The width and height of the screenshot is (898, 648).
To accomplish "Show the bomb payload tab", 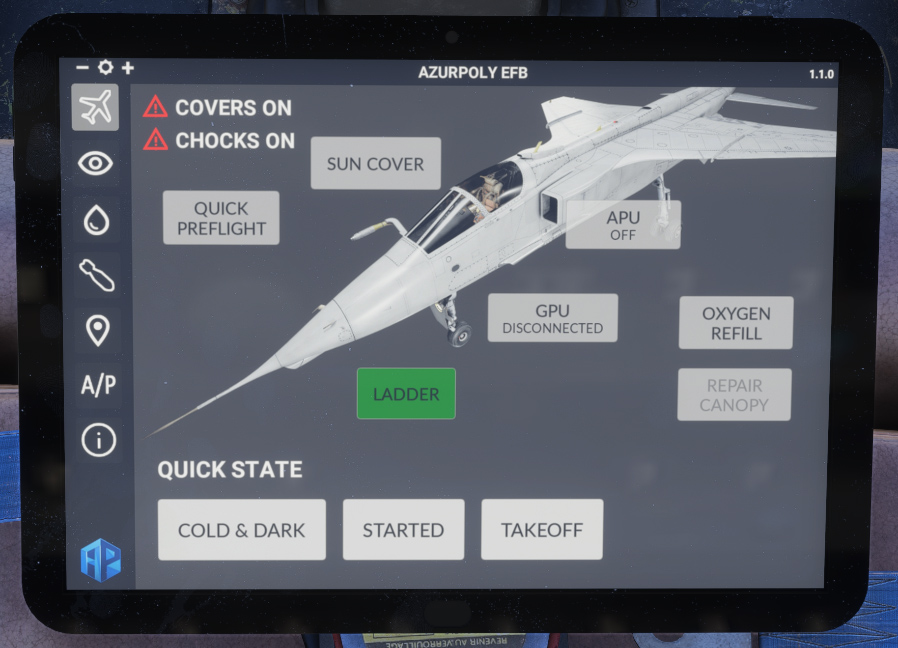I will point(96,275).
